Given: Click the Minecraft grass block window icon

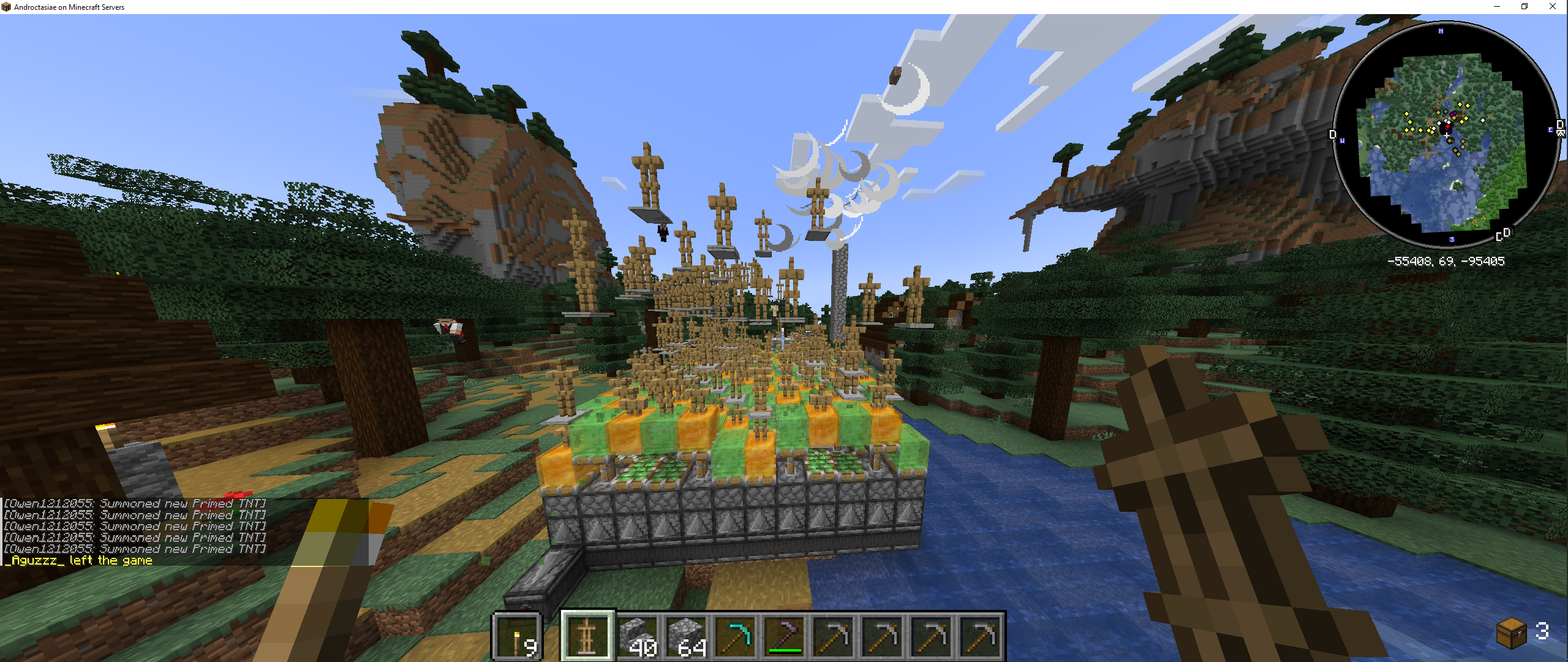Looking at the screenshot, I should [6, 7].
